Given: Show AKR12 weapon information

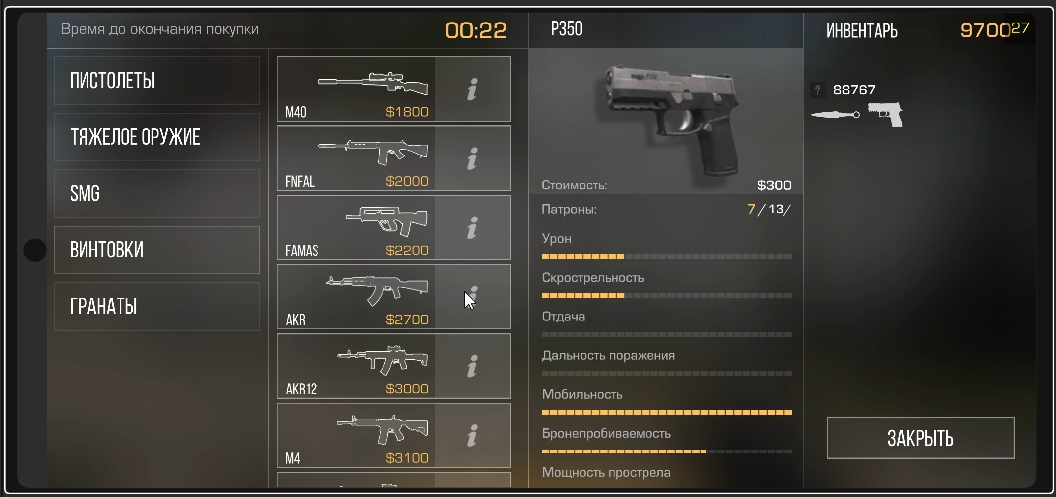Looking at the screenshot, I should [x=472, y=366].
